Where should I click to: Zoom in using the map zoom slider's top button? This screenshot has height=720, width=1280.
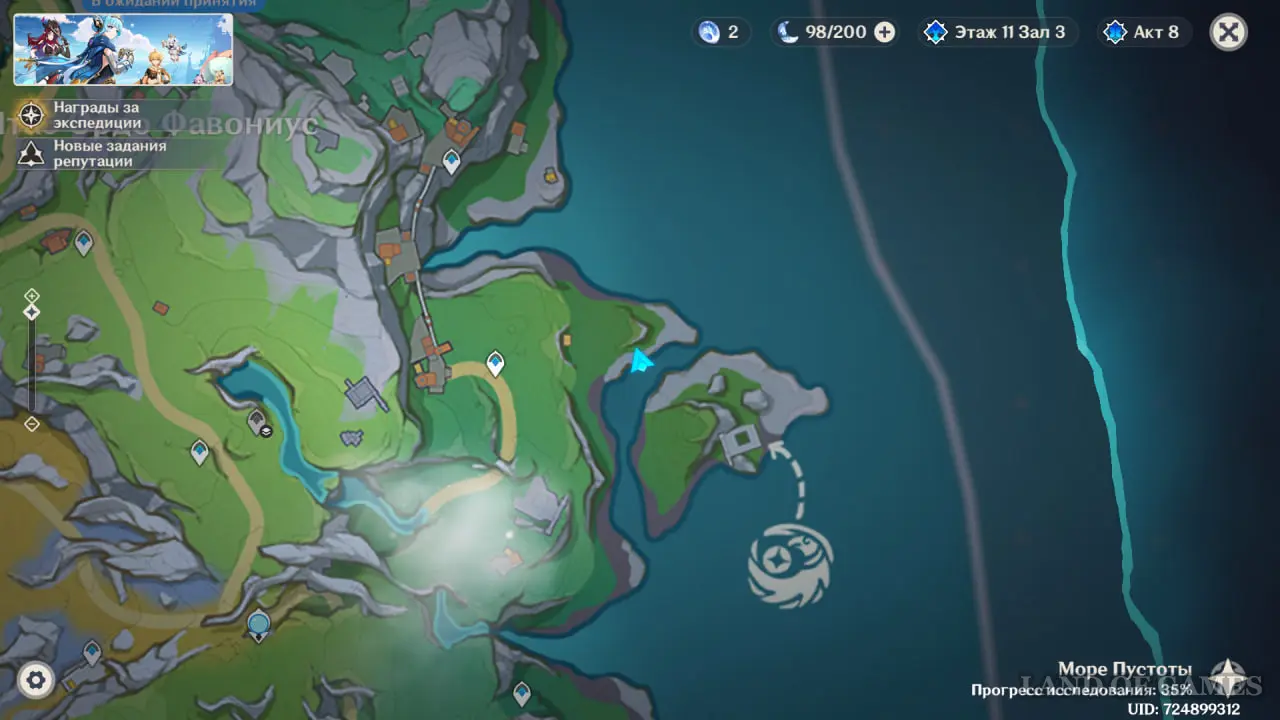click(x=32, y=295)
